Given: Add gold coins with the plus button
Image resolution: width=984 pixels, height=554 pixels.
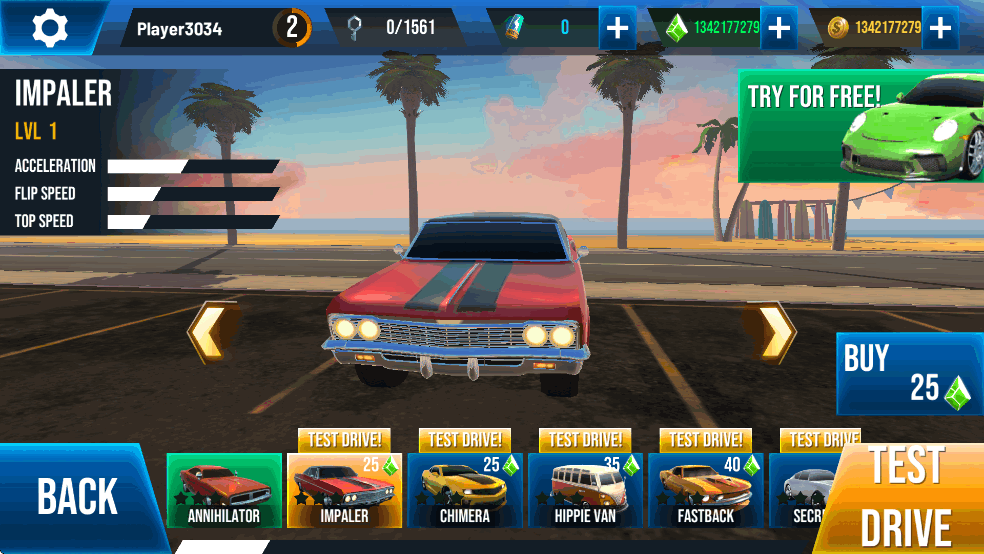Looking at the screenshot, I should (x=939, y=28).
